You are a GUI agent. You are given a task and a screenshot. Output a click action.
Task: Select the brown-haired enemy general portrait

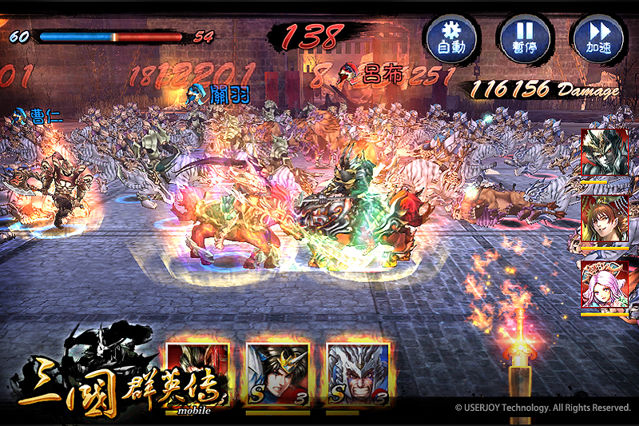(x=605, y=220)
